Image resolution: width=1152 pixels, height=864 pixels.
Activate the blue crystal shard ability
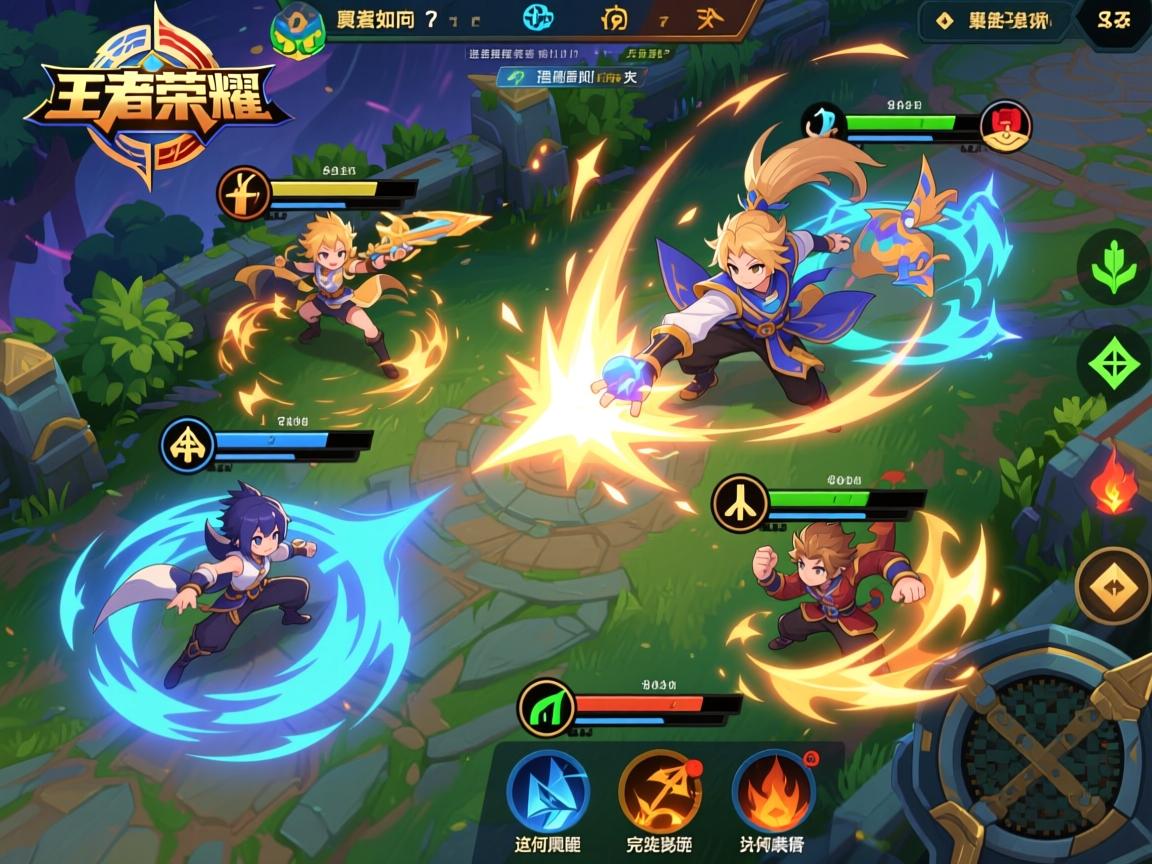pyautogui.click(x=547, y=790)
